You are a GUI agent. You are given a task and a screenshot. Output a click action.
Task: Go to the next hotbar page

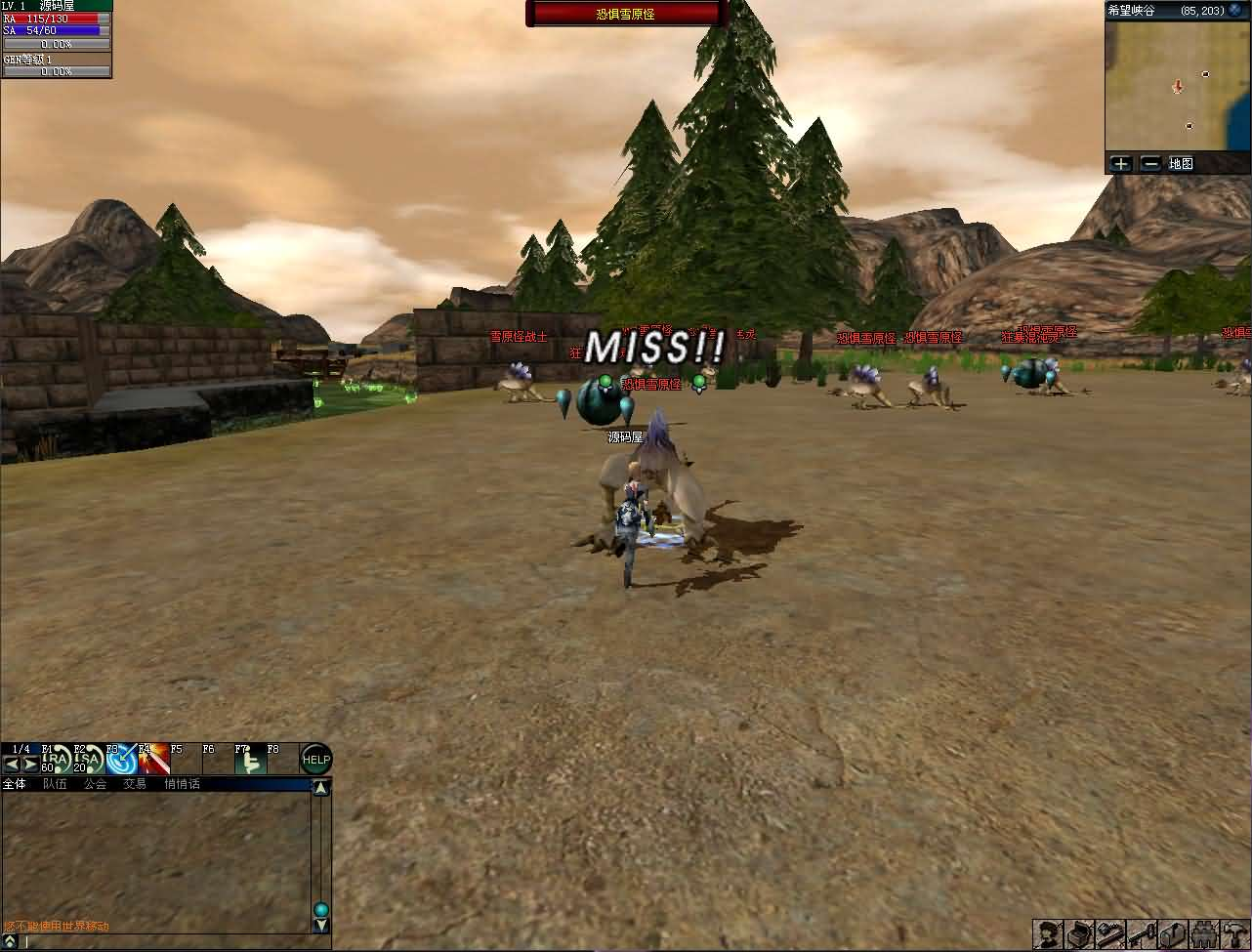click(30, 765)
